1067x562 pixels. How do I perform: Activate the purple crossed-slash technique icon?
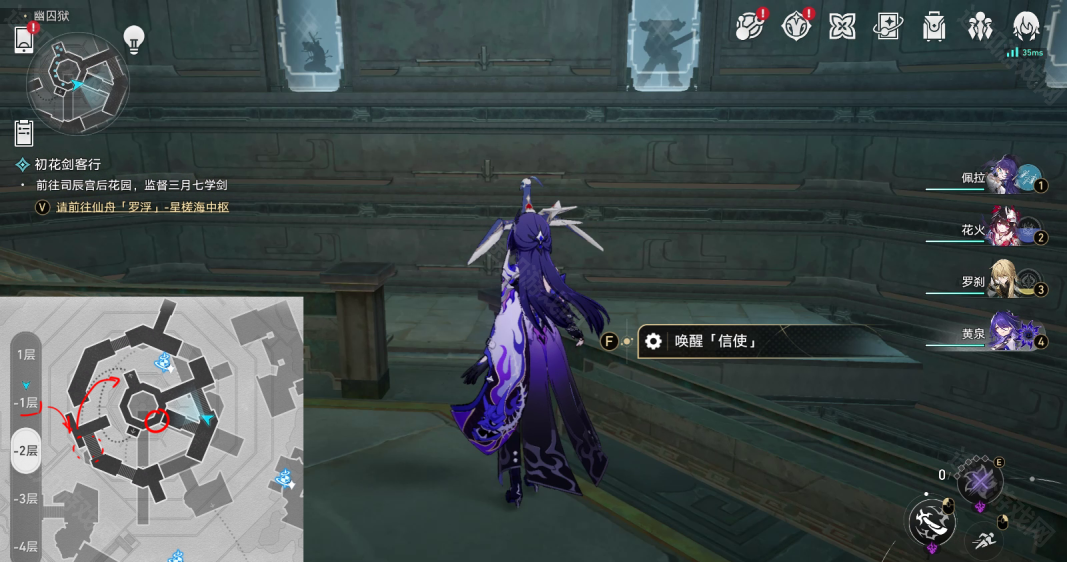980,484
